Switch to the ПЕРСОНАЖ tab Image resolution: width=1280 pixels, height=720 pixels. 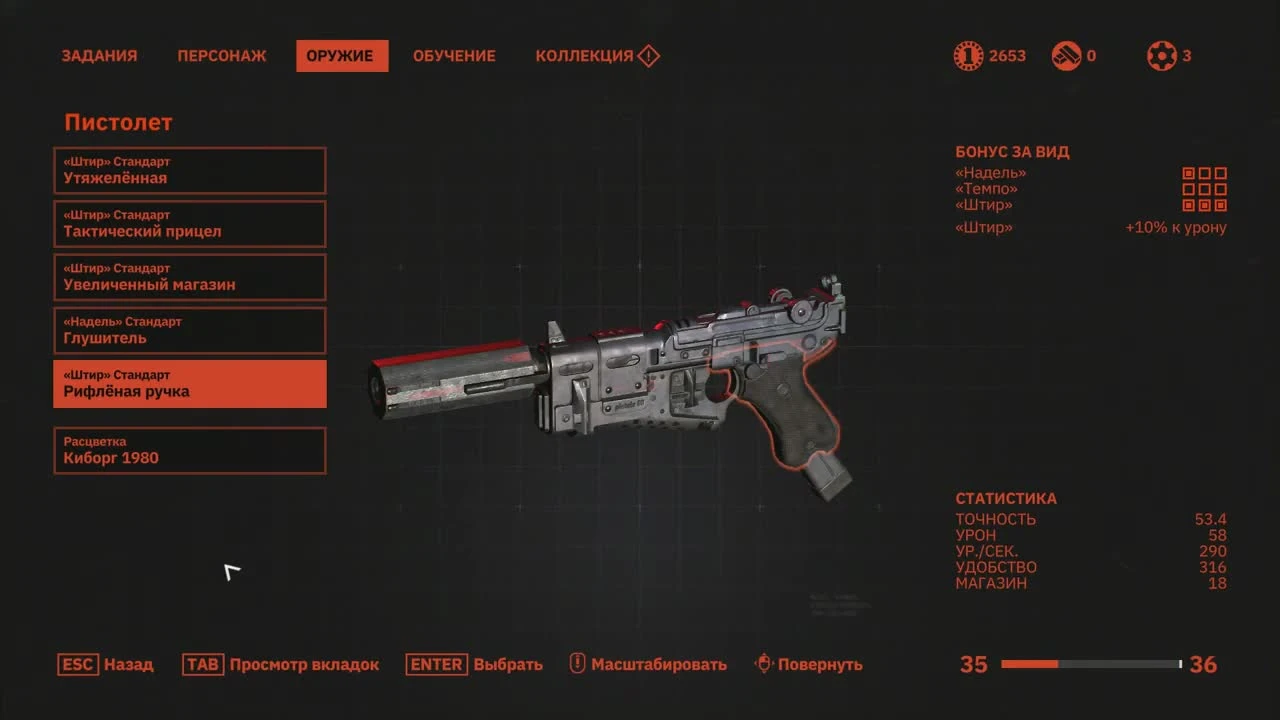coord(221,56)
